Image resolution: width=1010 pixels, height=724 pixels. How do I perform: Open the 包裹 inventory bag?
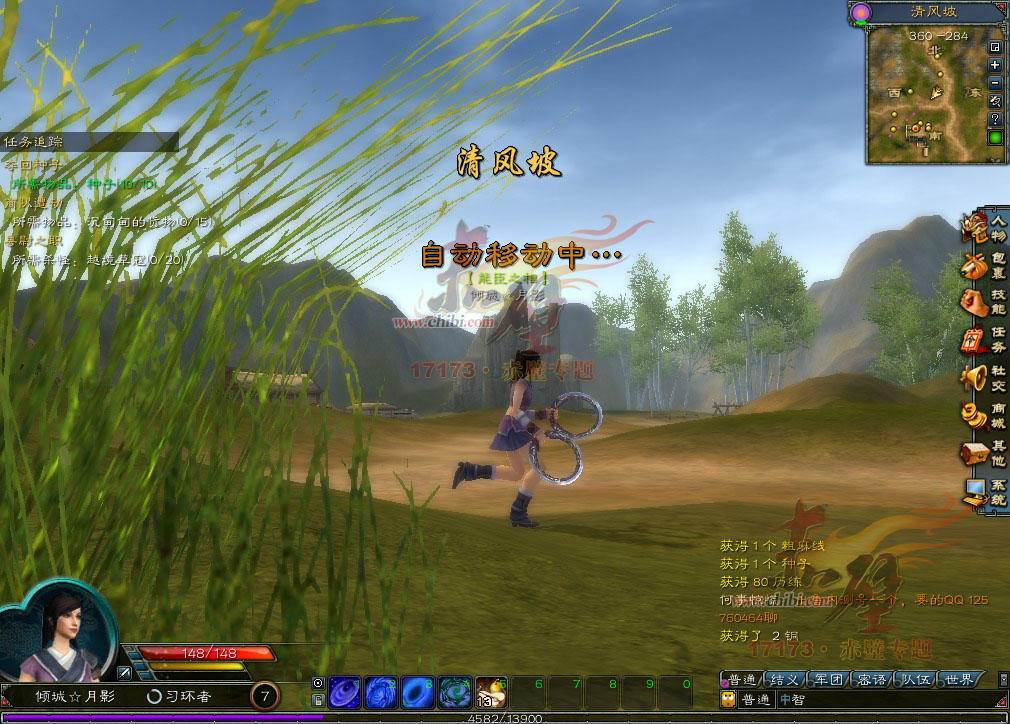coord(985,266)
